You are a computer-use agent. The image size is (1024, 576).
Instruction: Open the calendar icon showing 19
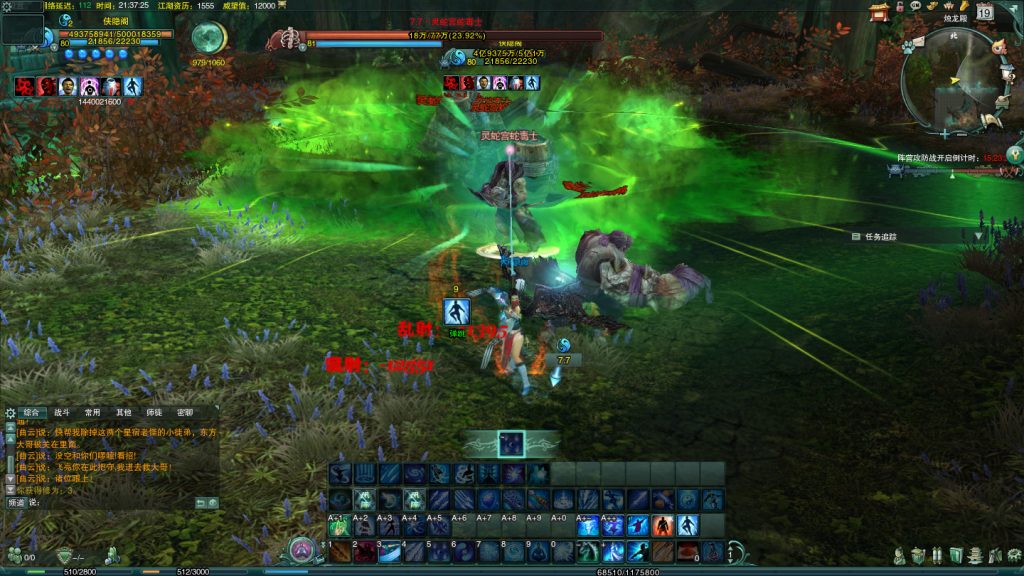[984, 13]
